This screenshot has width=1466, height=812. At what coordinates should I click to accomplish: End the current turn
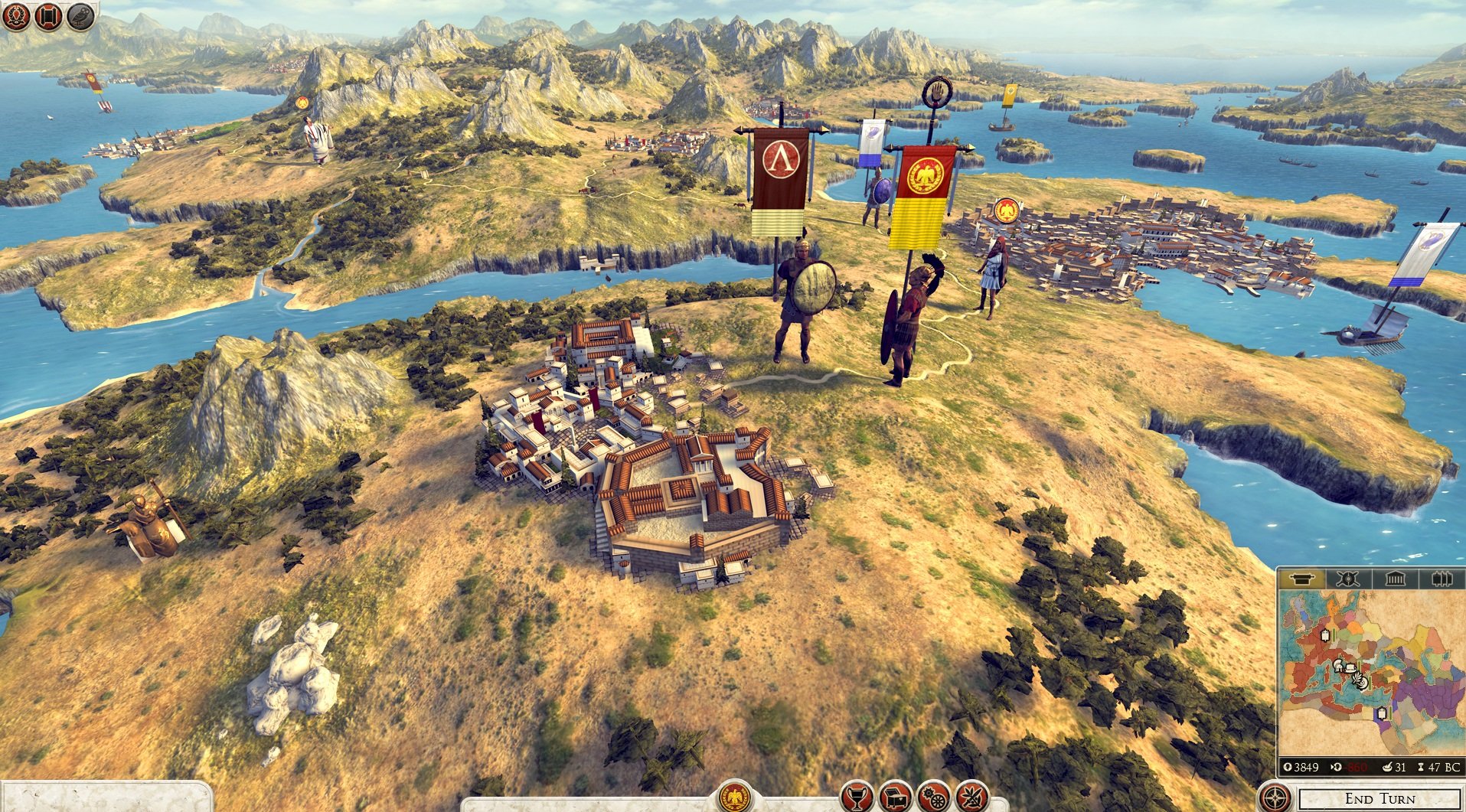tap(1379, 798)
